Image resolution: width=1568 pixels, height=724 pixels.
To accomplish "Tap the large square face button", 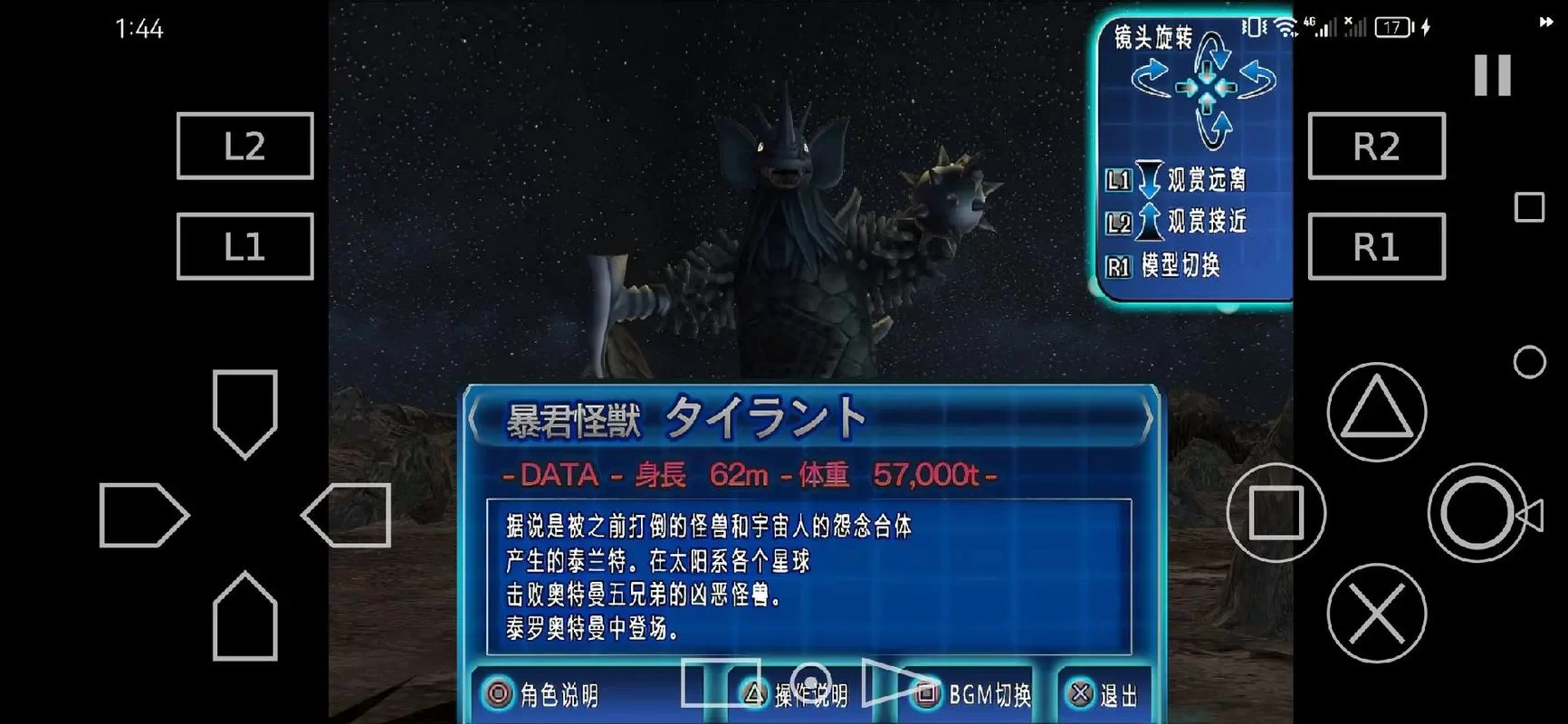I will point(1276,512).
